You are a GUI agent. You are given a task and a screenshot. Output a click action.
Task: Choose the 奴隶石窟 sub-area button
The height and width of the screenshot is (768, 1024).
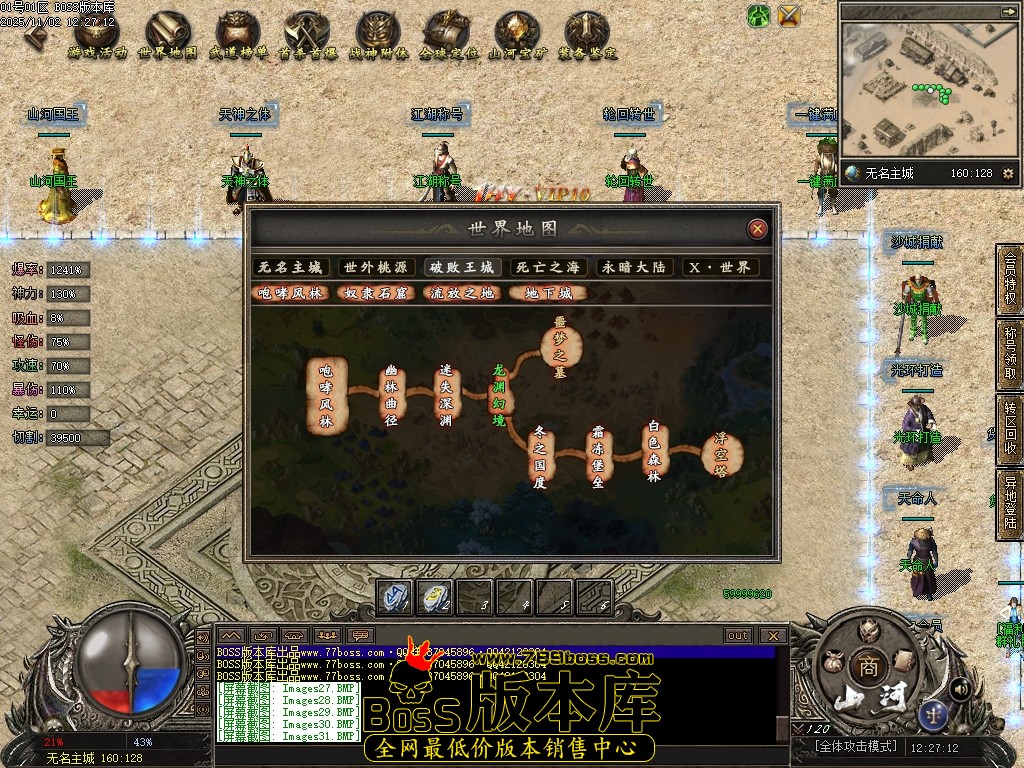pos(375,294)
